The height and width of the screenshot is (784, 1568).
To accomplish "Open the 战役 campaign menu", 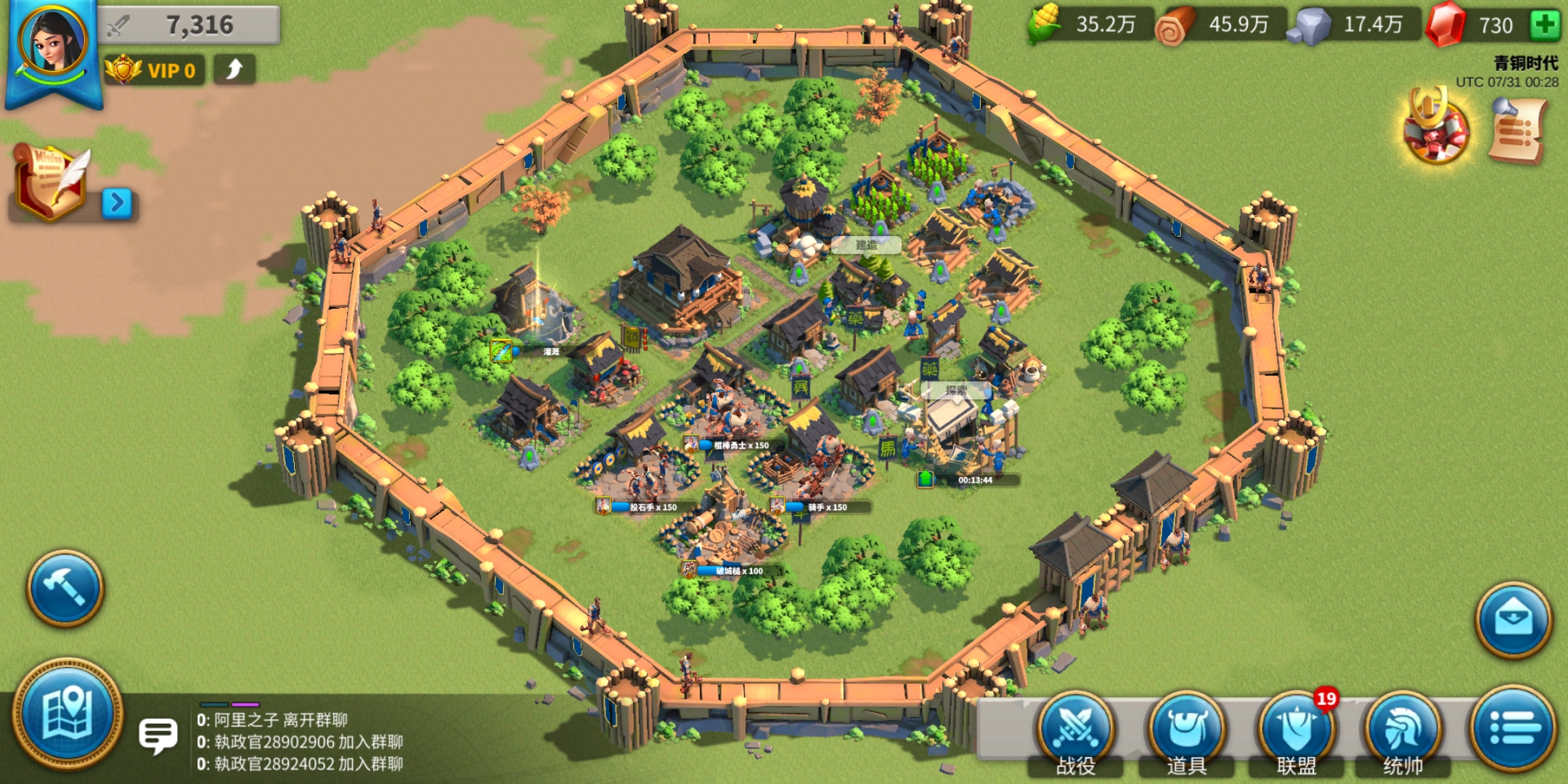I will [x=1075, y=732].
